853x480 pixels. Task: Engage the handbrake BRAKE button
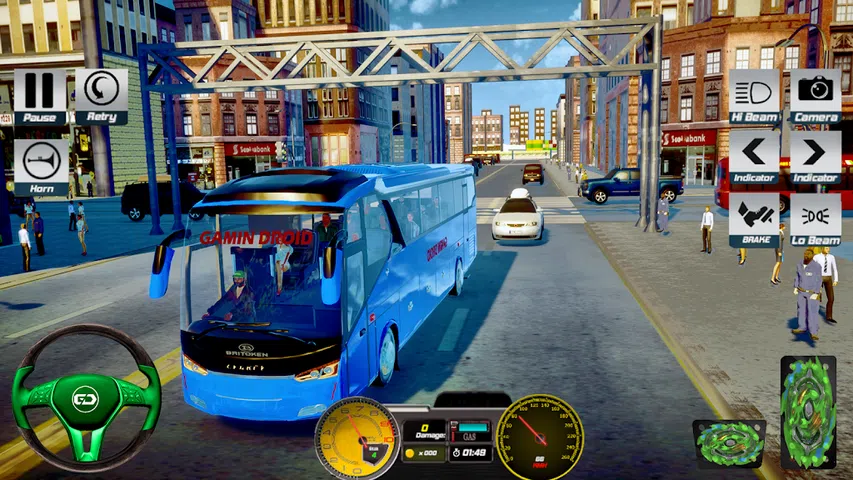[755, 219]
